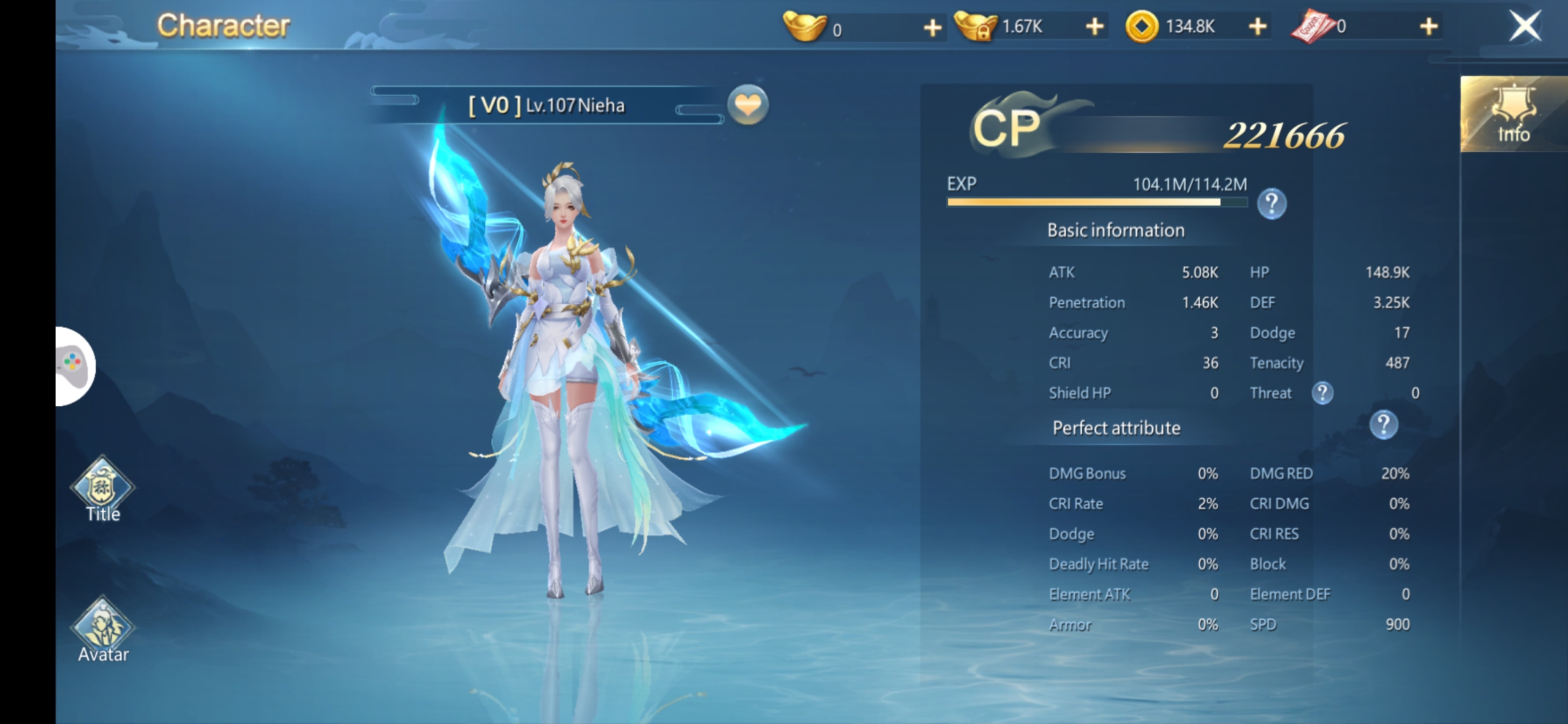Viewport: 1568px width, 724px height.
Task: Add coins via plus next to 134.8K
Action: click(x=1258, y=27)
